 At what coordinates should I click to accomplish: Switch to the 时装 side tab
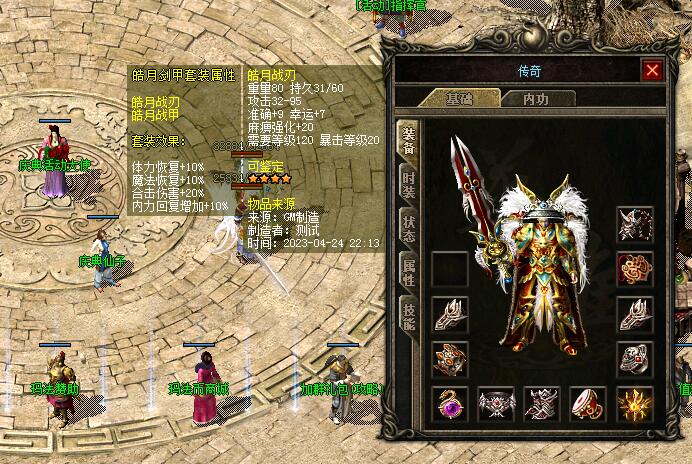point(408,185)
